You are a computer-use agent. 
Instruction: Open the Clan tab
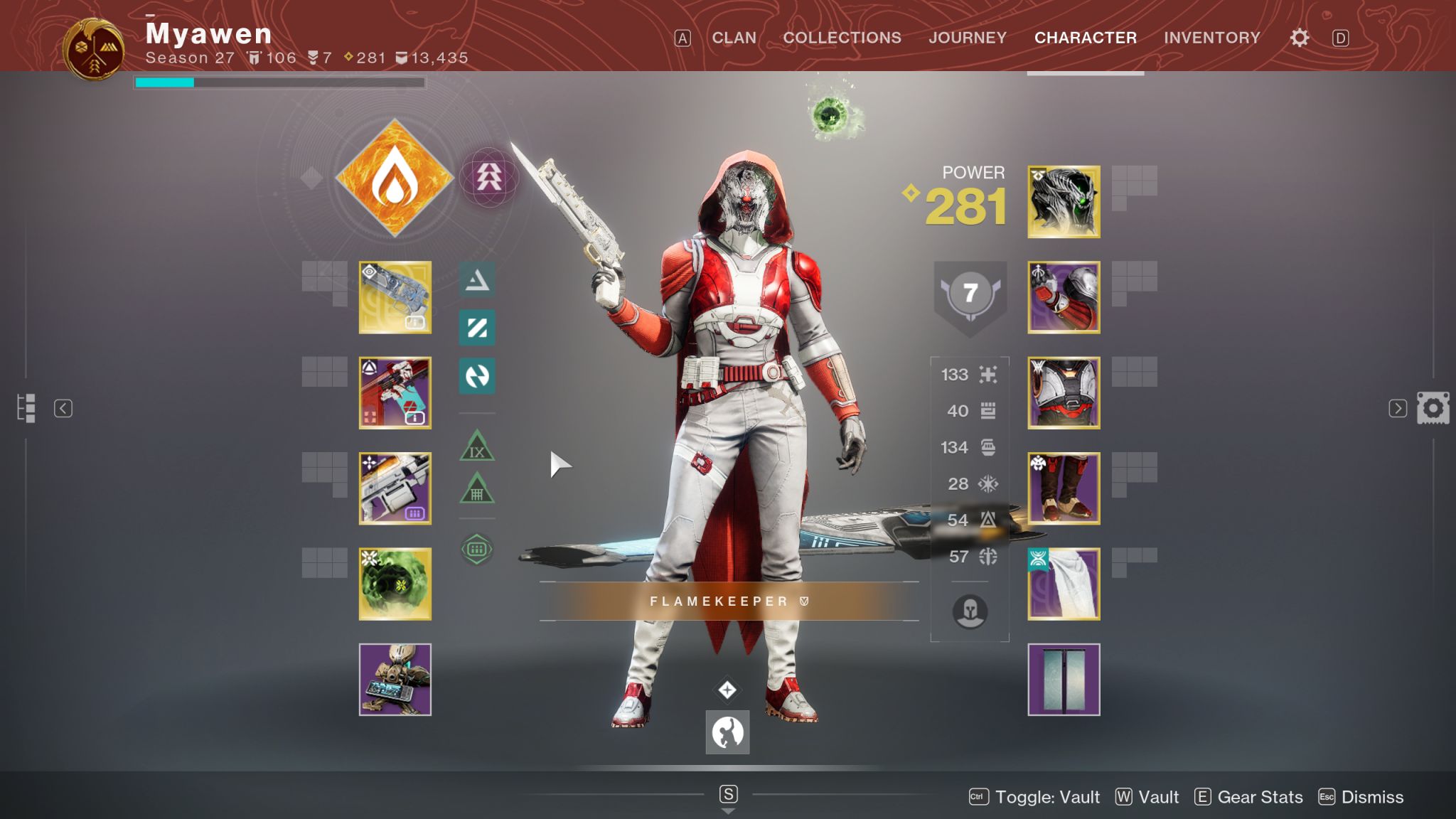734,38
